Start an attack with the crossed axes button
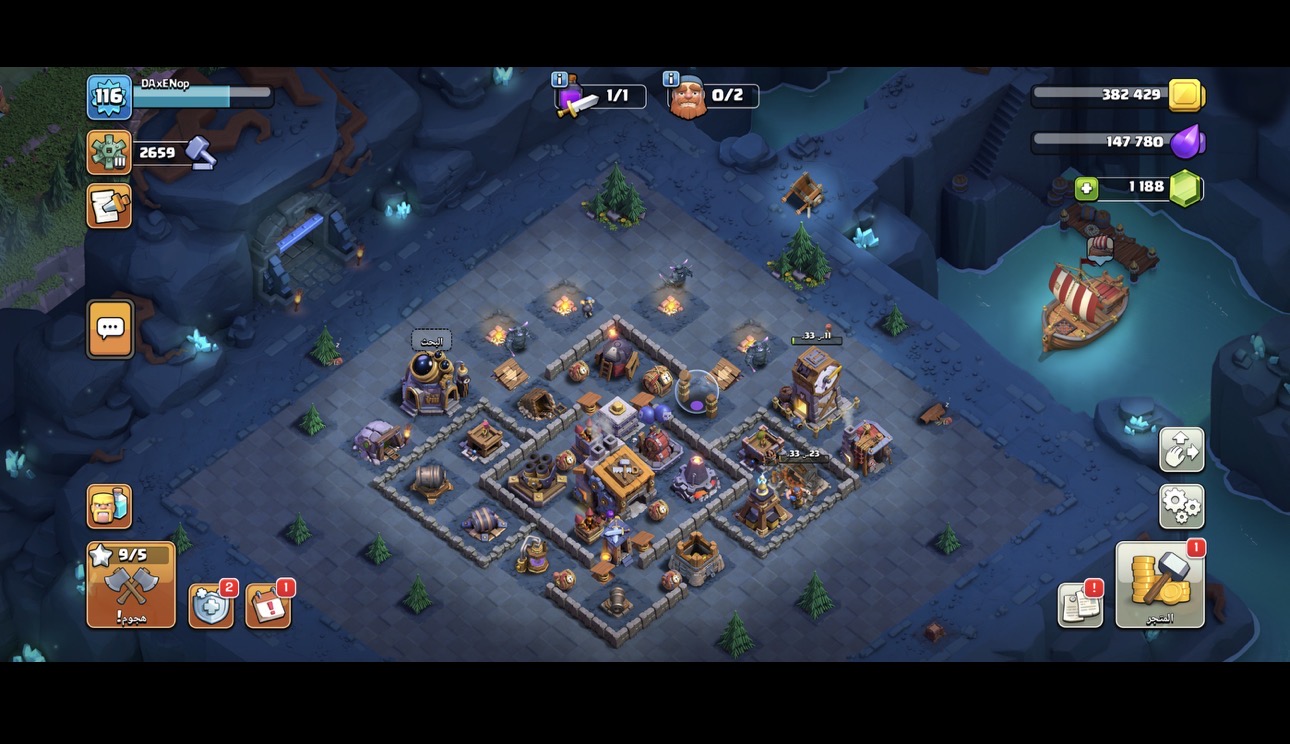This screenshot has width=1290, height=744. click(131, 585)
